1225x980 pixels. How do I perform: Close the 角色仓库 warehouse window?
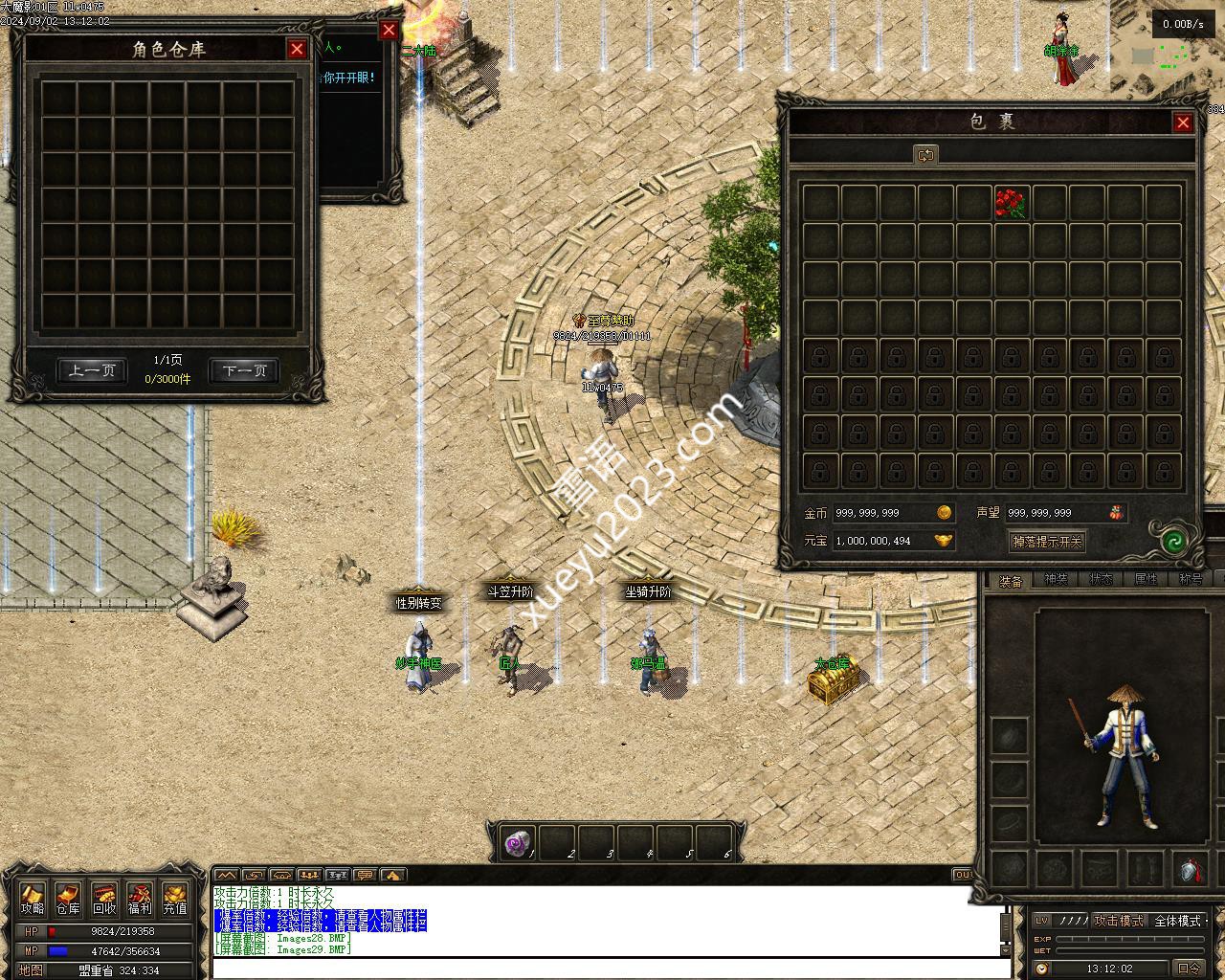298,49
